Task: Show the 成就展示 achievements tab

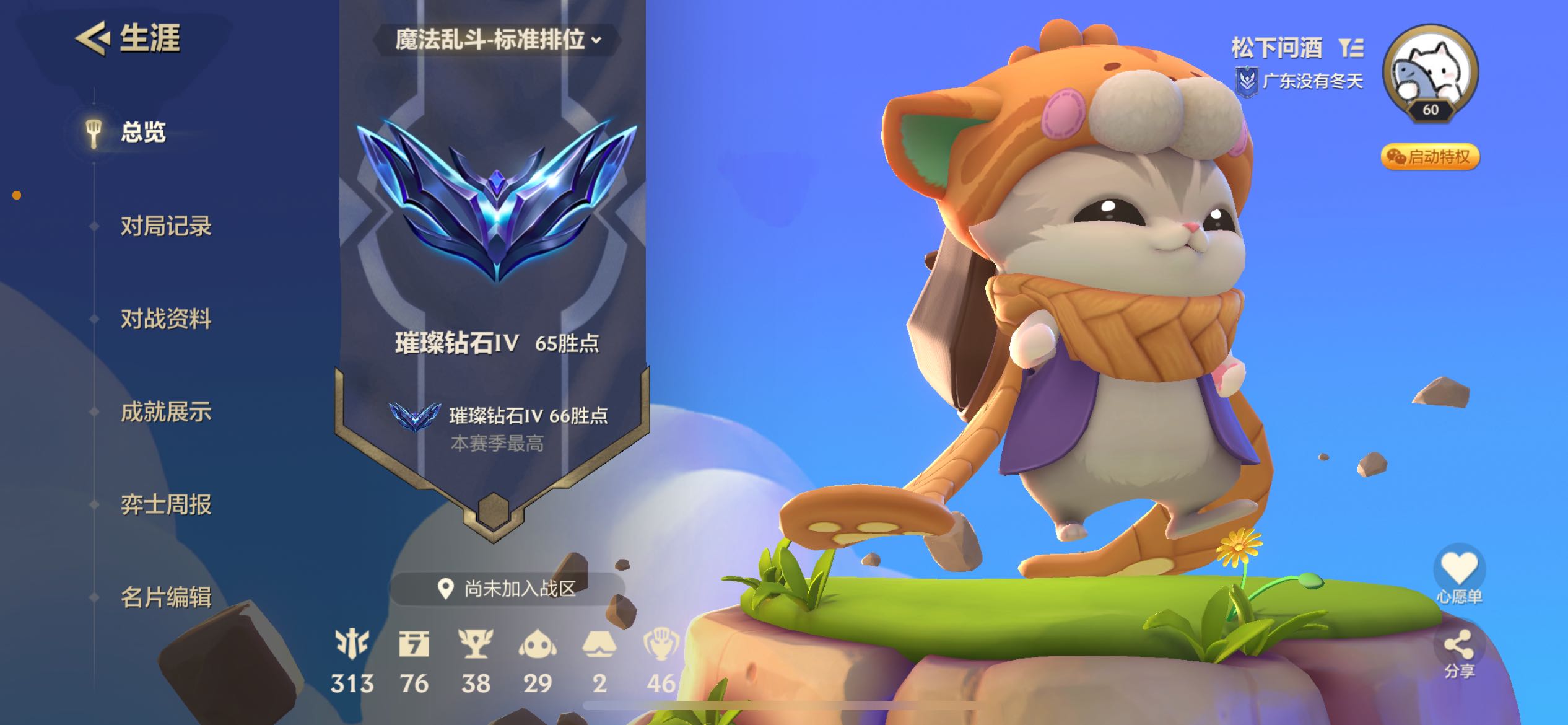Action: coord(165,412)
